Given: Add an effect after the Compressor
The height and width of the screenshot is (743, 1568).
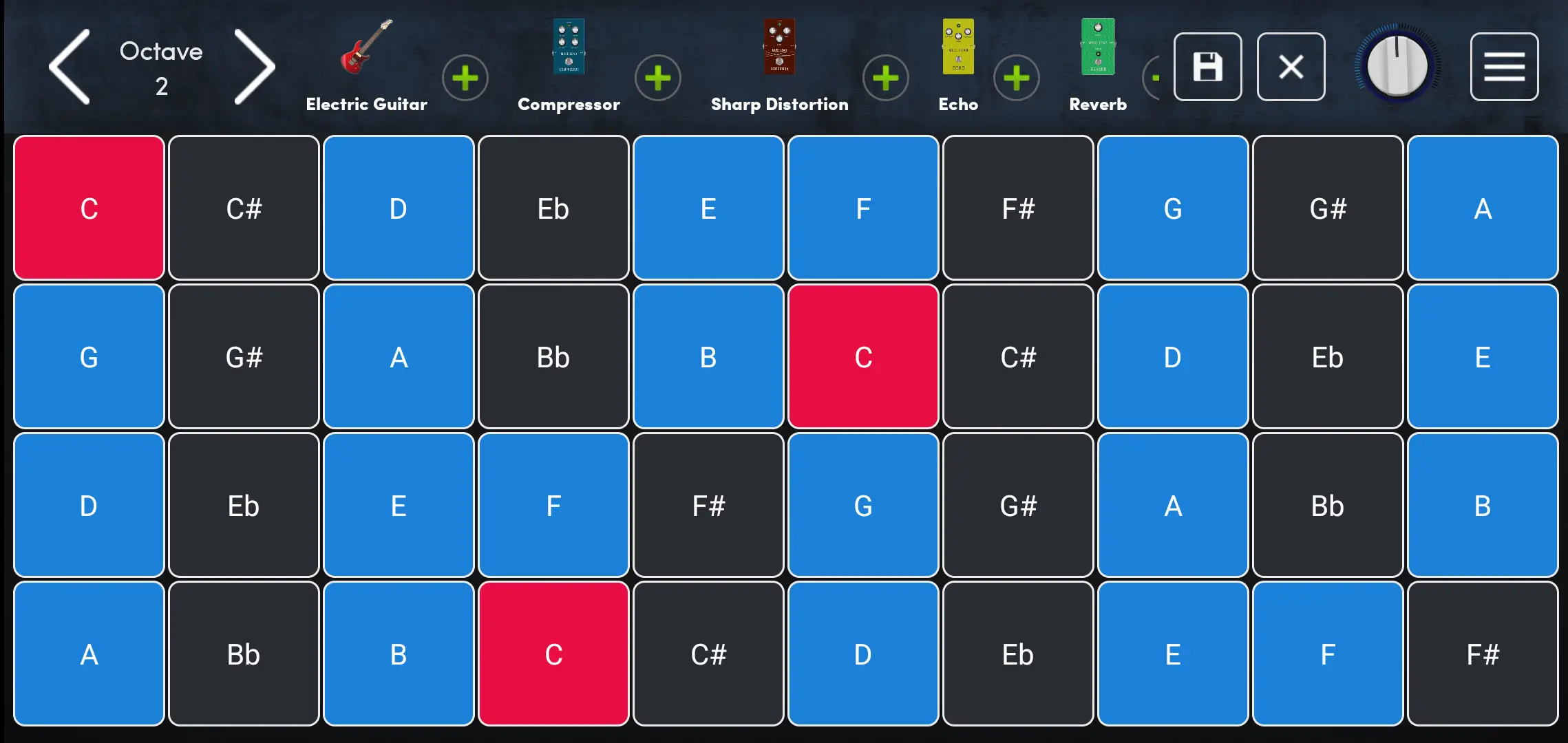Looking at the screenshot, I should pos(658,78).
